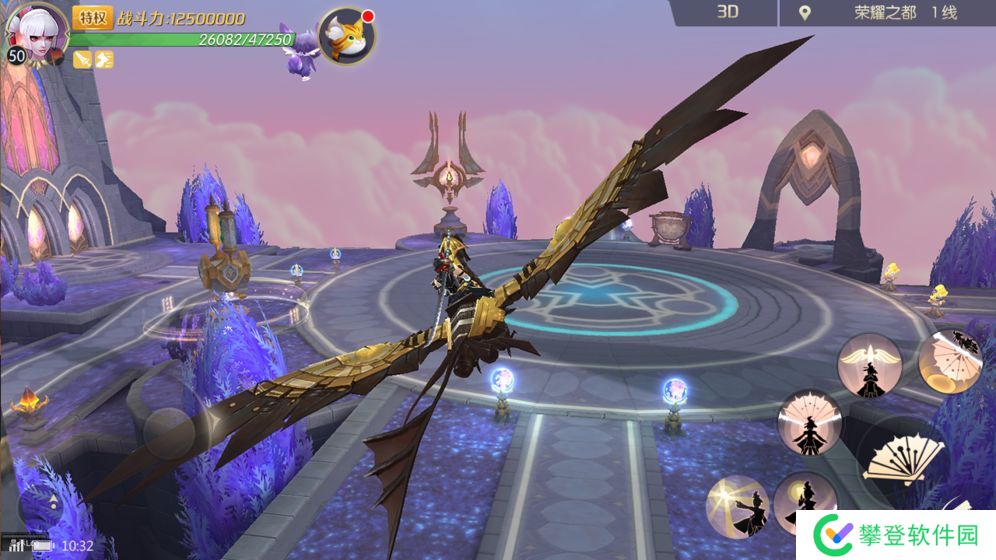Toggle the 3D camera view button
996x560 pixels.
coord(727,12)
